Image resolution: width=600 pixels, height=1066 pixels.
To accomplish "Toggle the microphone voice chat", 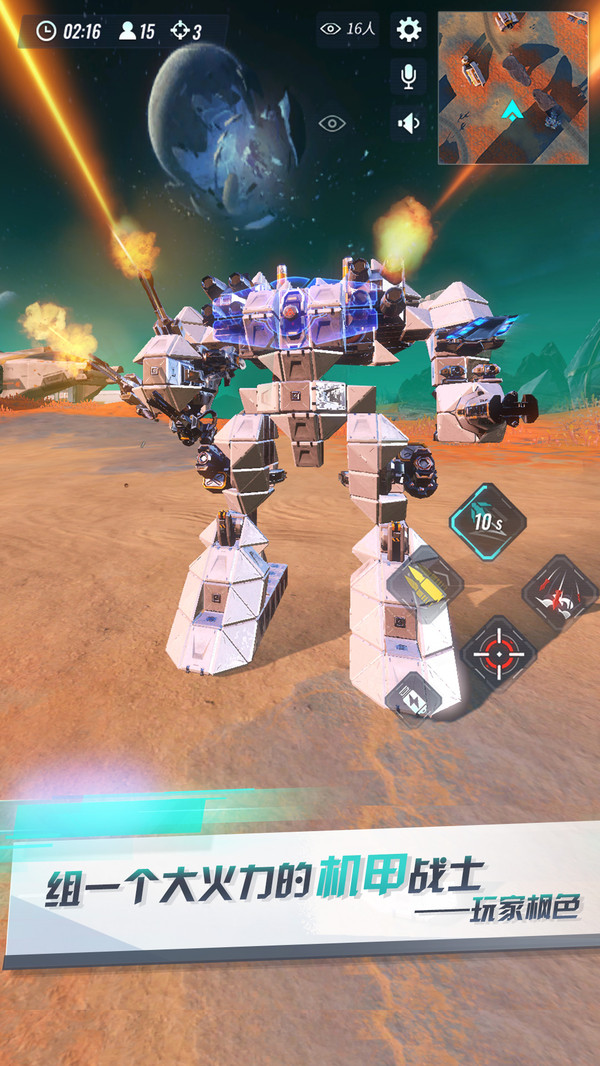I will pyautogui.click(x=408, y=77).
